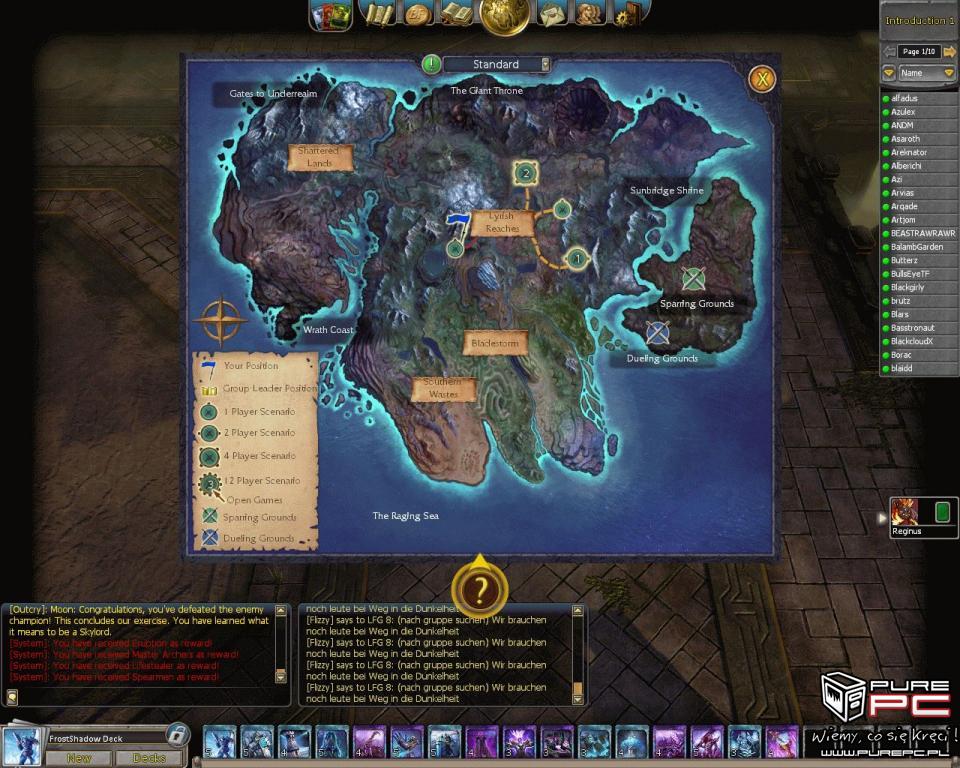Toggle the deck padlock icon
The width and height of the screenshot is (960, 768).
pos(176,735)
